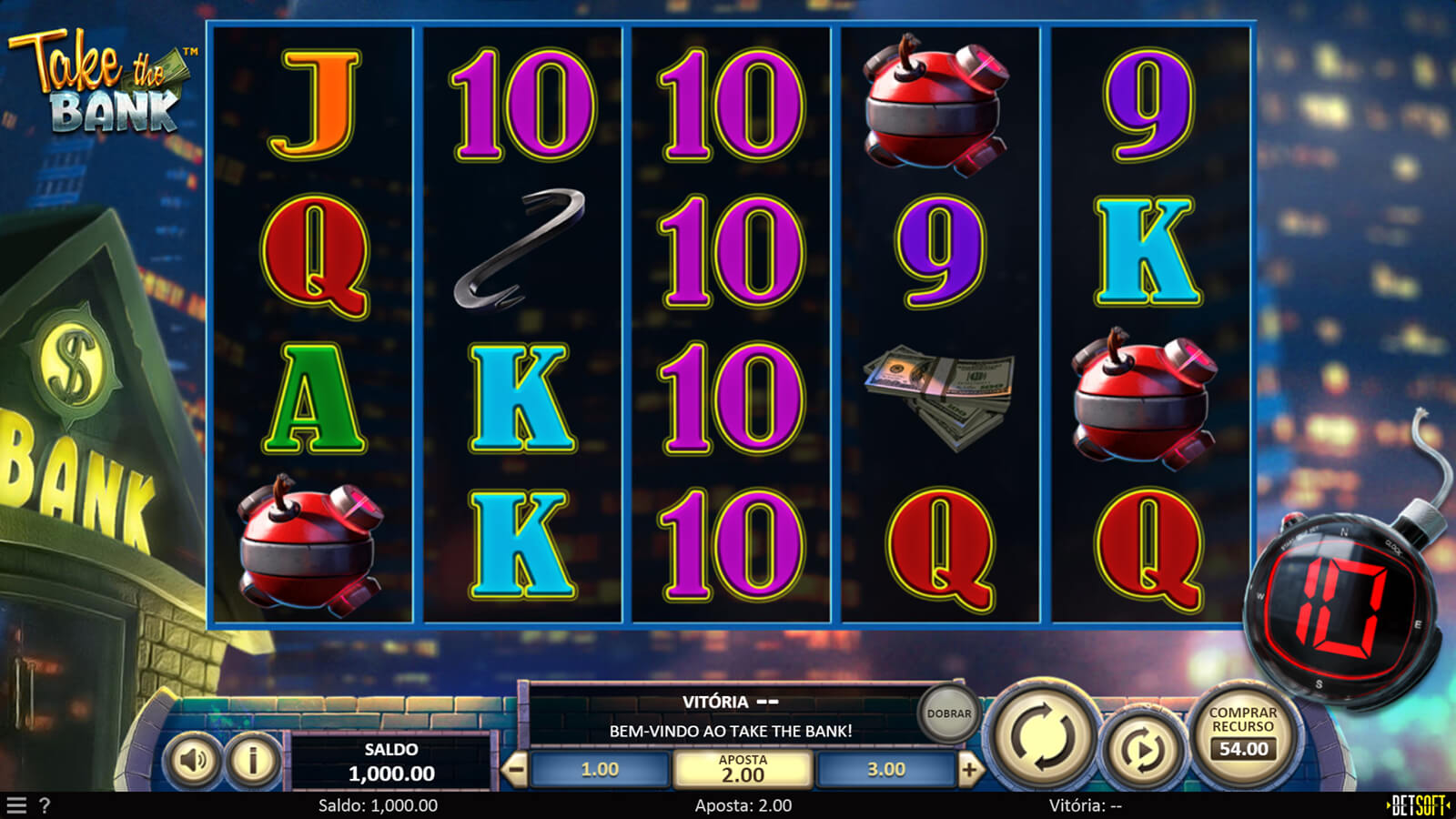Toggle sound with the speaker button
The image size is (1456, 819).
193,760
